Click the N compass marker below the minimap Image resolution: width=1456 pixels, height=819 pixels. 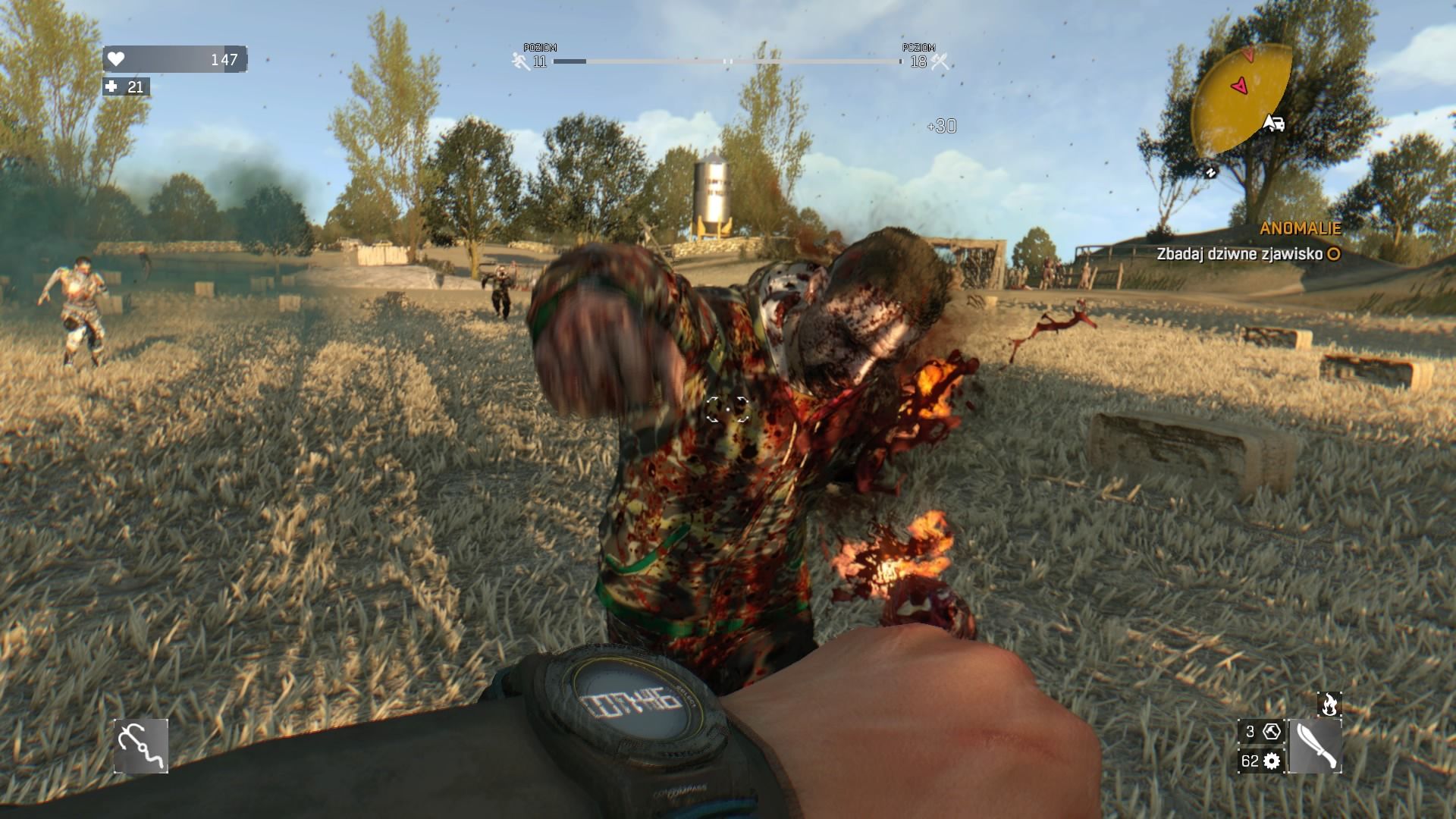(1210, 172)
